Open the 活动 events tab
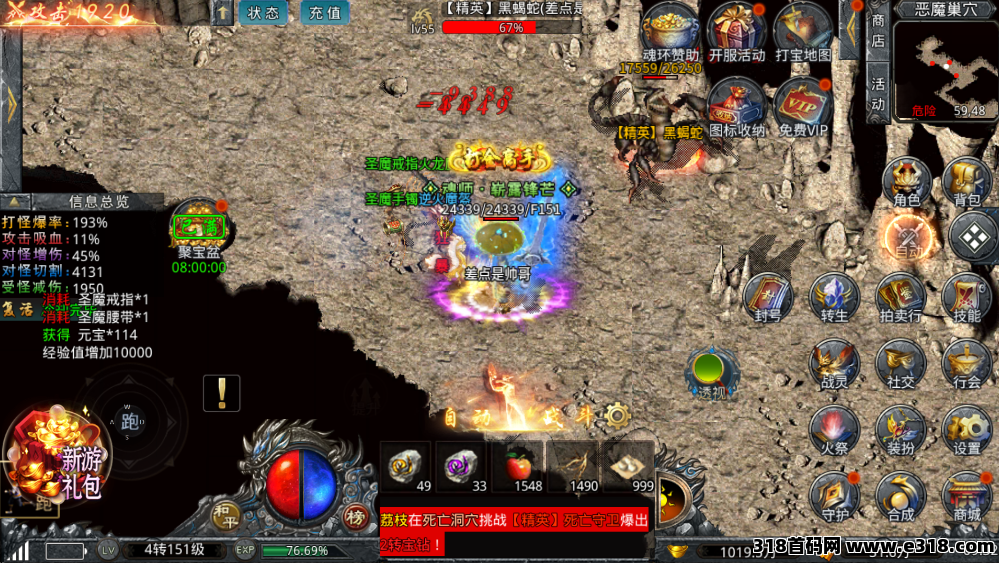 [878, 93]
